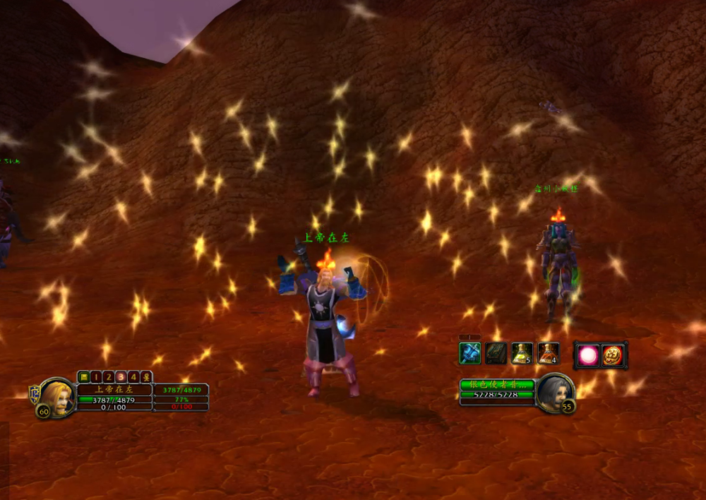Image resolution: width=706 pixels, height=500 pixels.
Task: Click the small green square button left of 1
Action: click(84, 376)
